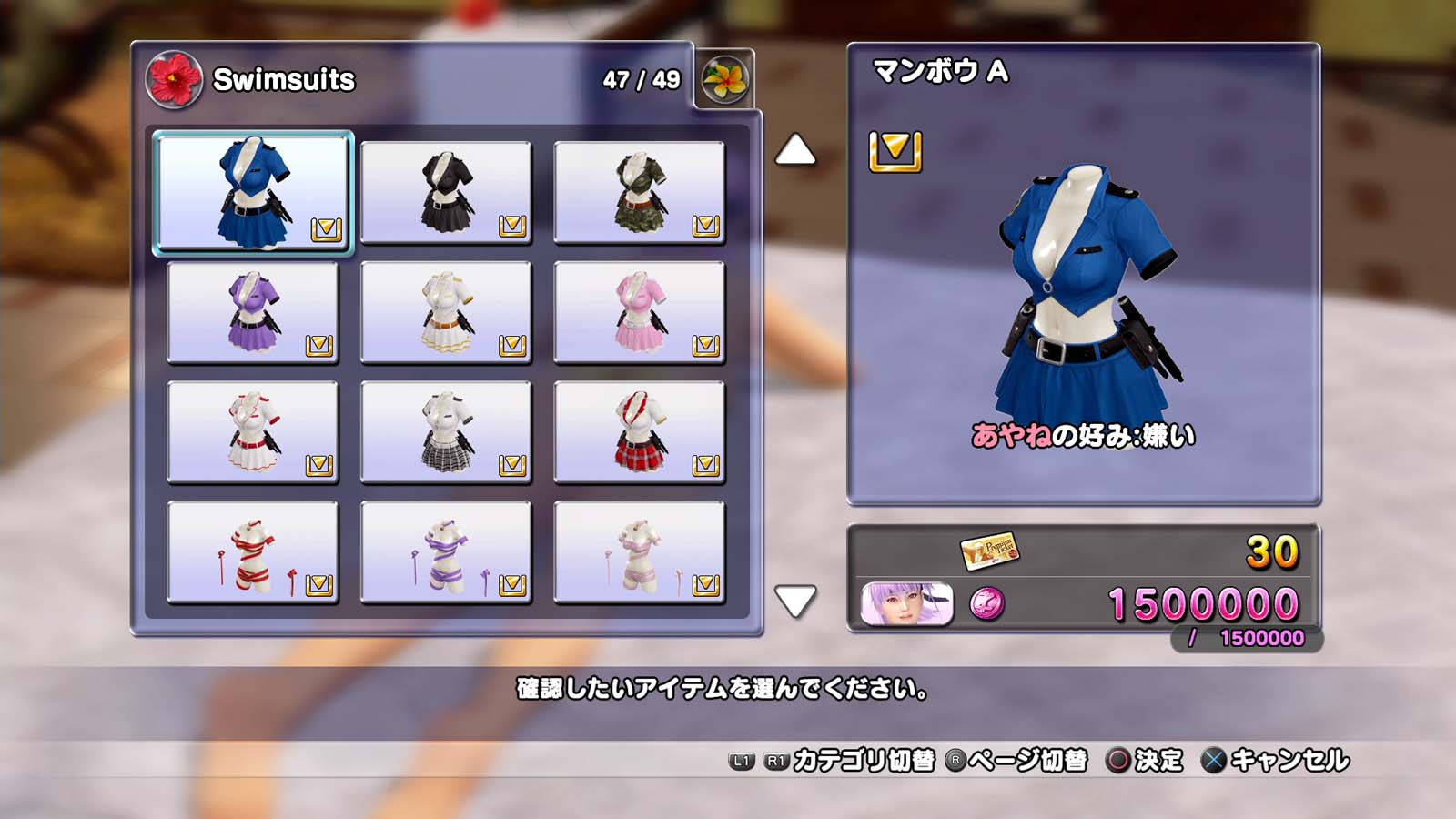Click the Premium Ticket icon
The height and width of the screenshot is (819, 1456).
tap(989, 550)
